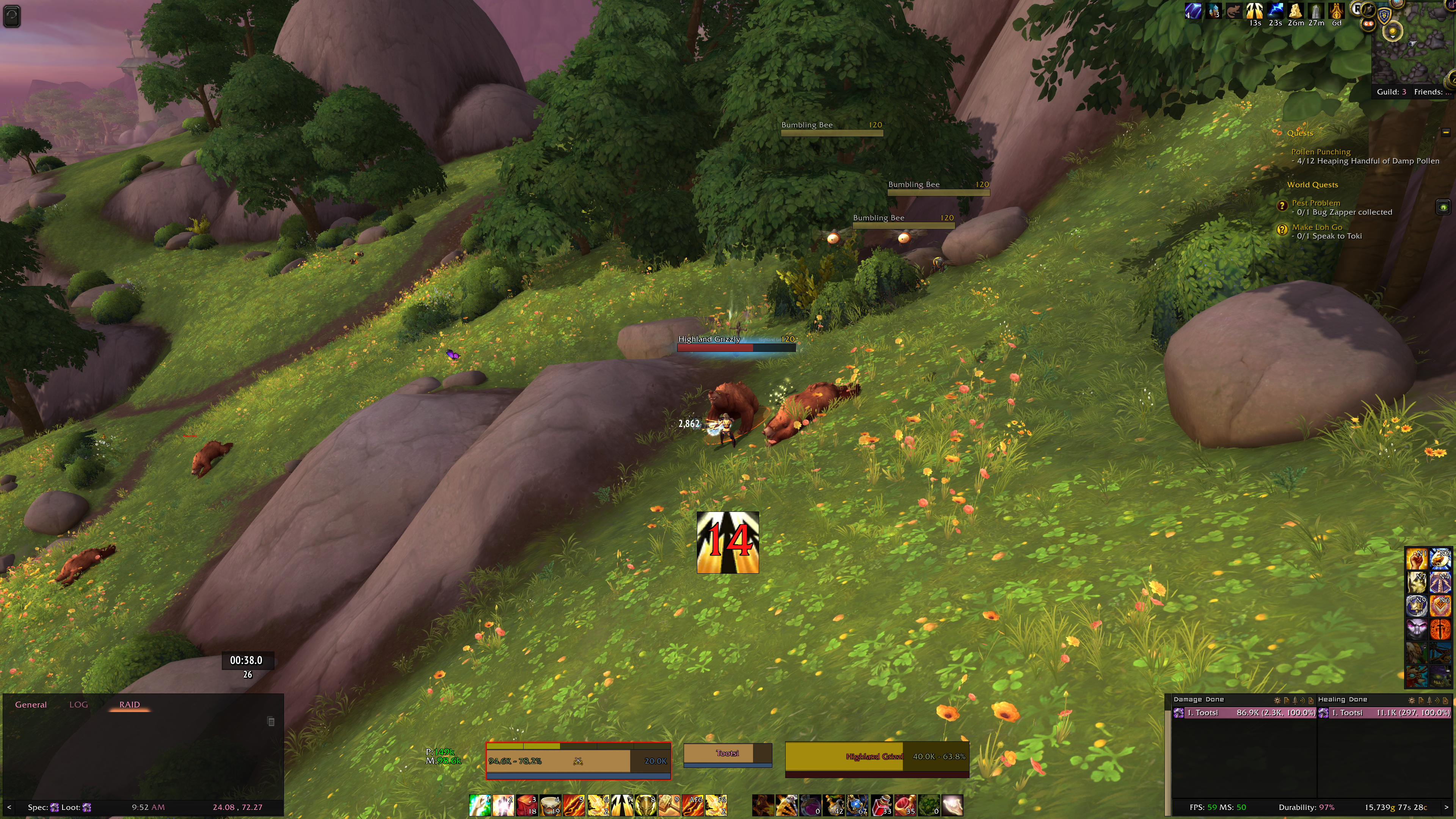Open the LOG chat tab

[x=78, y=704]
